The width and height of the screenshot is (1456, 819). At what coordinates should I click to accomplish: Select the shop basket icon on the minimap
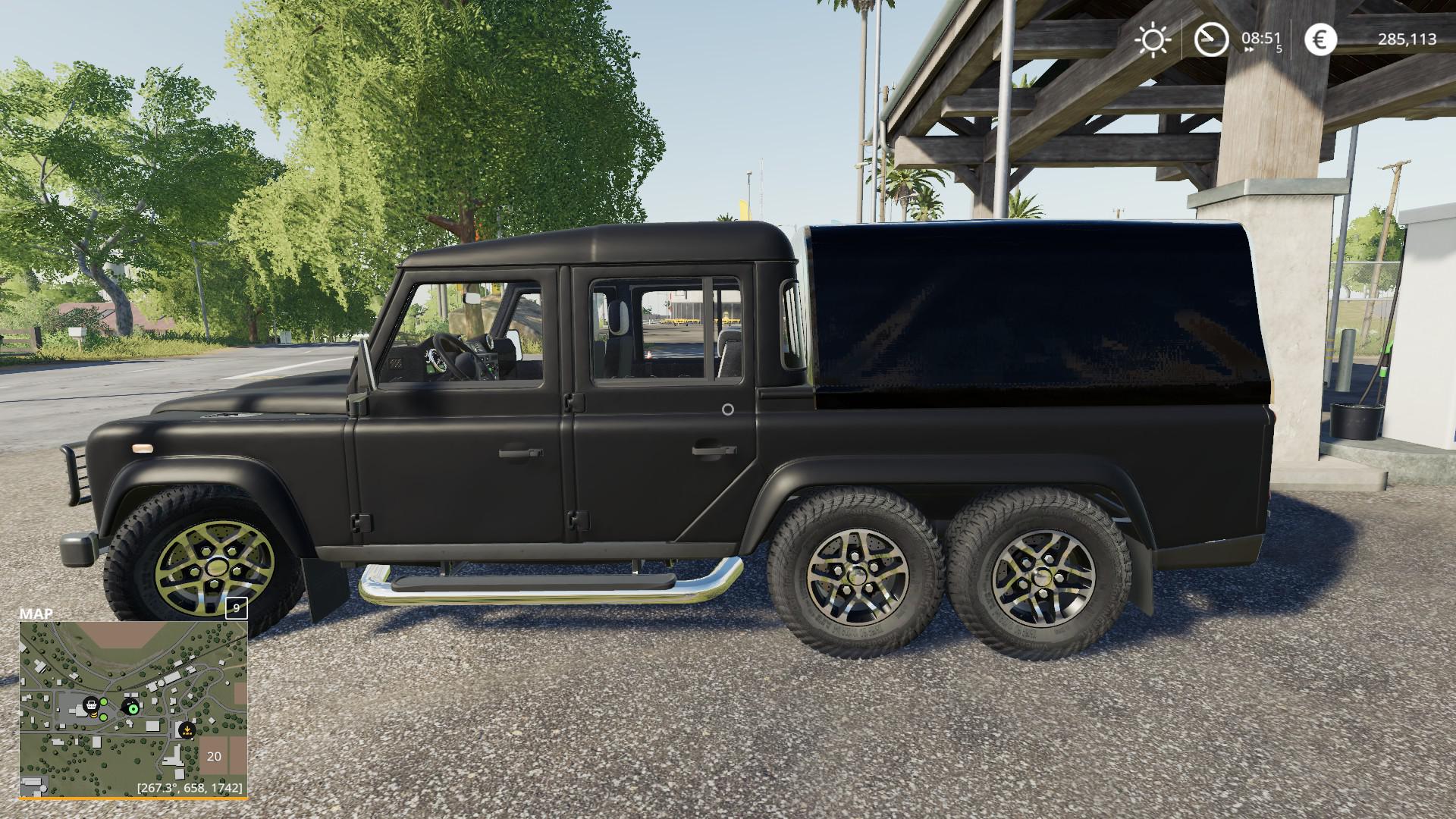click(x=92, y=705)
